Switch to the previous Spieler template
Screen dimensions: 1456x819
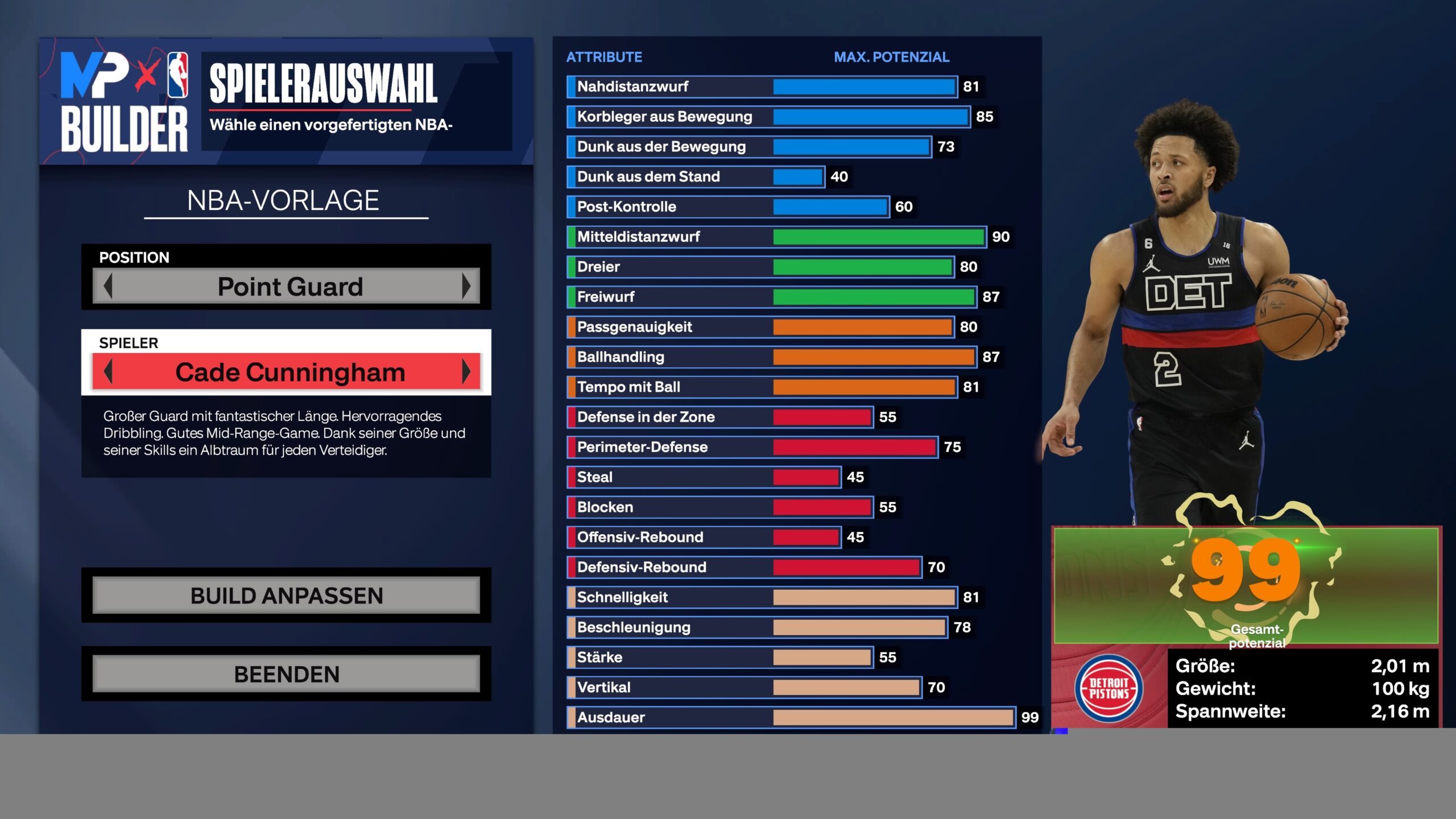click(108, 372)
